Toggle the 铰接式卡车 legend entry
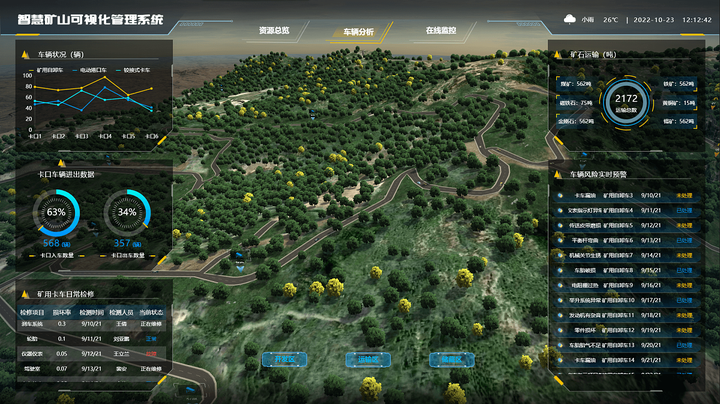 point(135,70)
